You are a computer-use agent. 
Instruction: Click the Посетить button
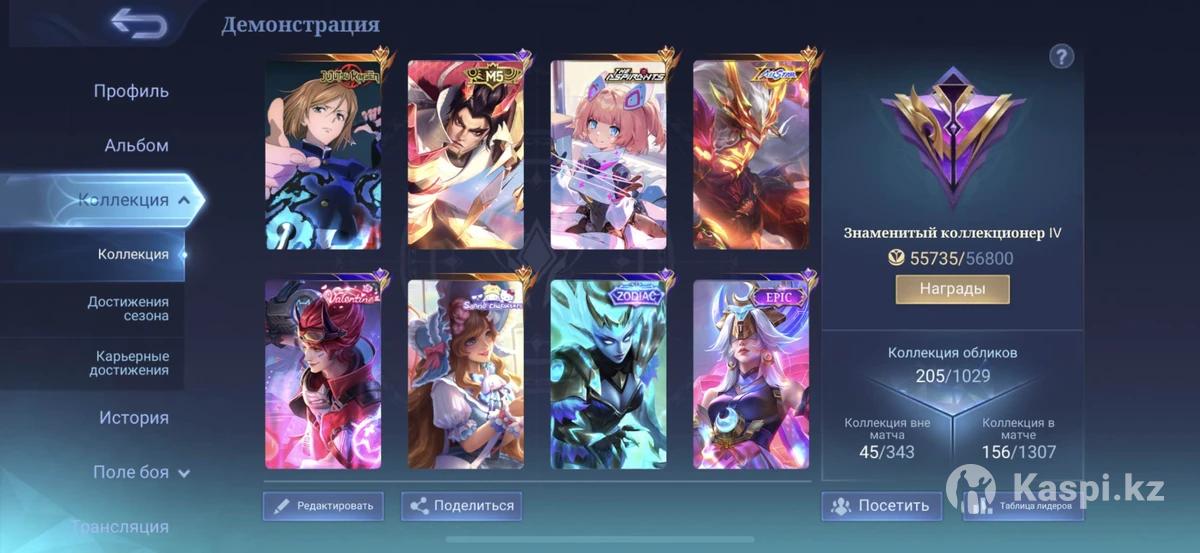[x=881, y=506]
